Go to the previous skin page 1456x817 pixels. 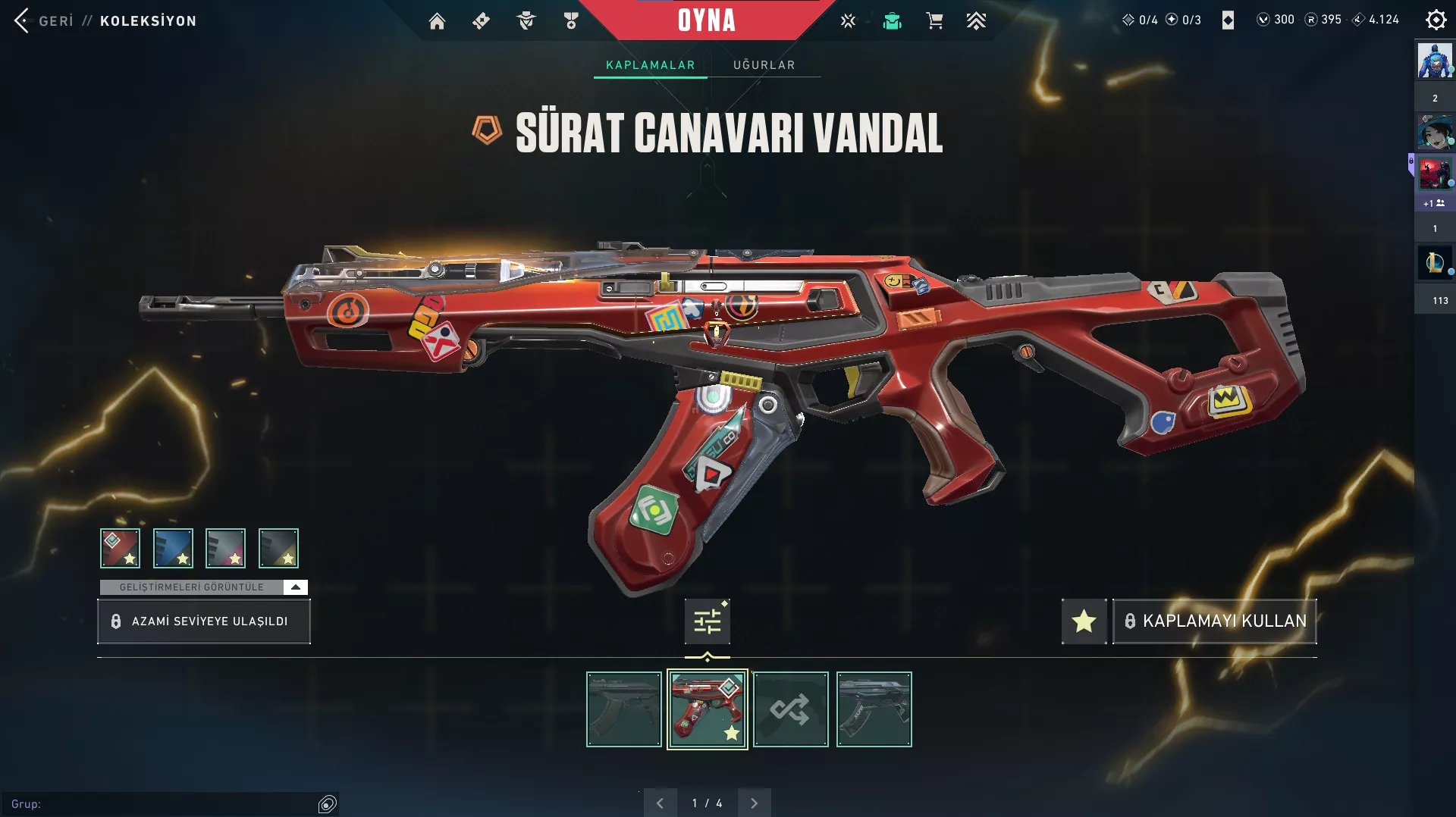[660, 803]
